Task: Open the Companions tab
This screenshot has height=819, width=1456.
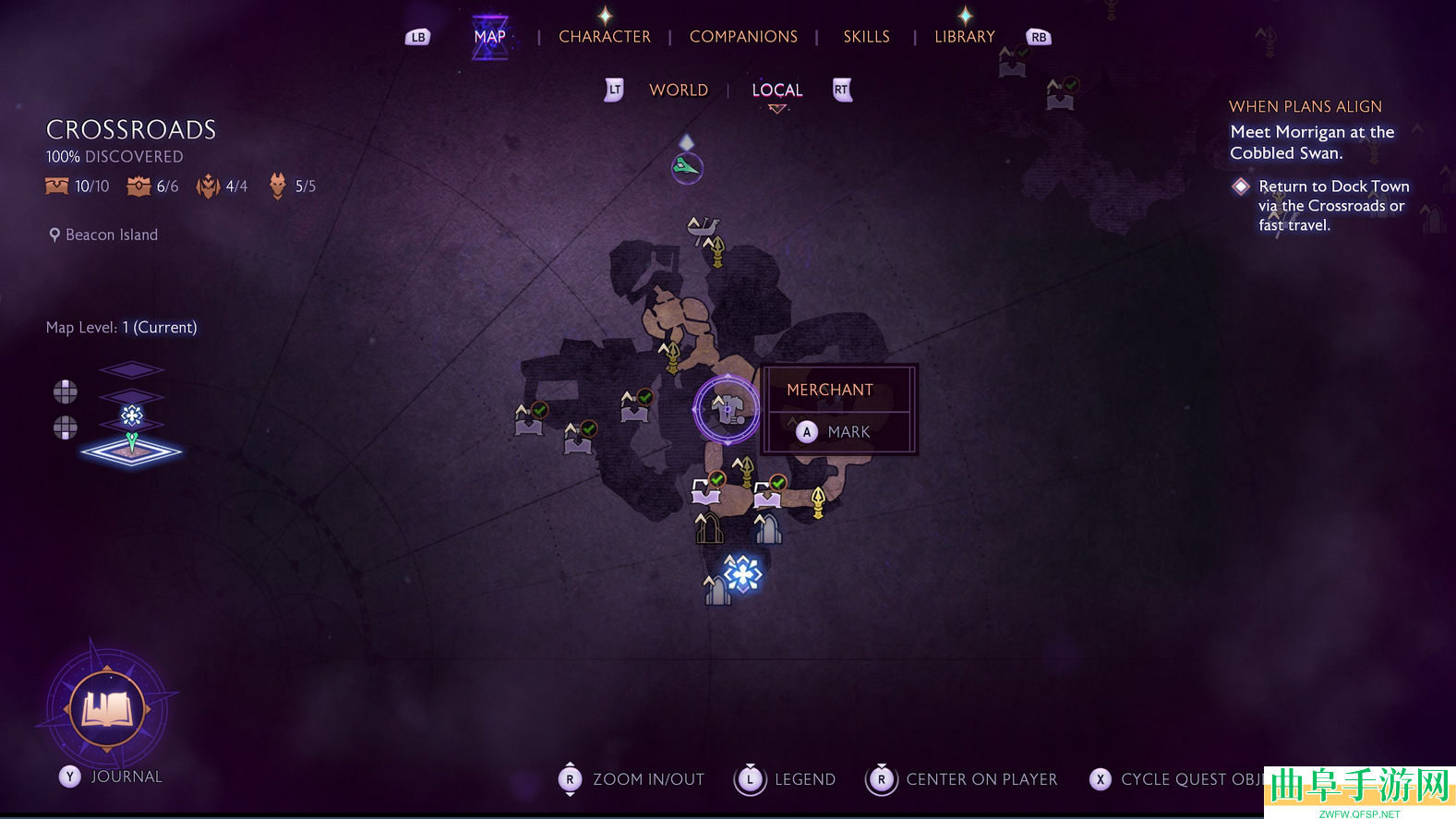Action: coord(743,37)
